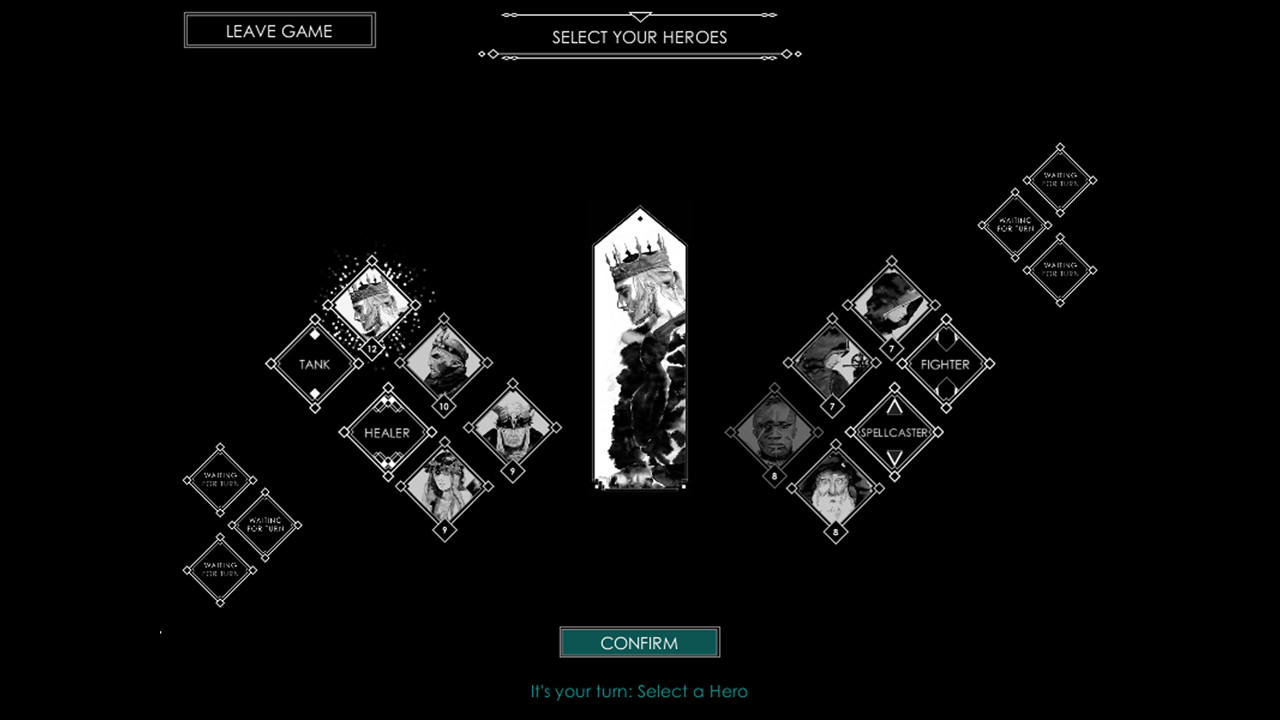Viewport: 1280px width, 720px height.
Task: Click the upper arrow inside the FIGHTER diamond
Action: (x=944, y=338)
